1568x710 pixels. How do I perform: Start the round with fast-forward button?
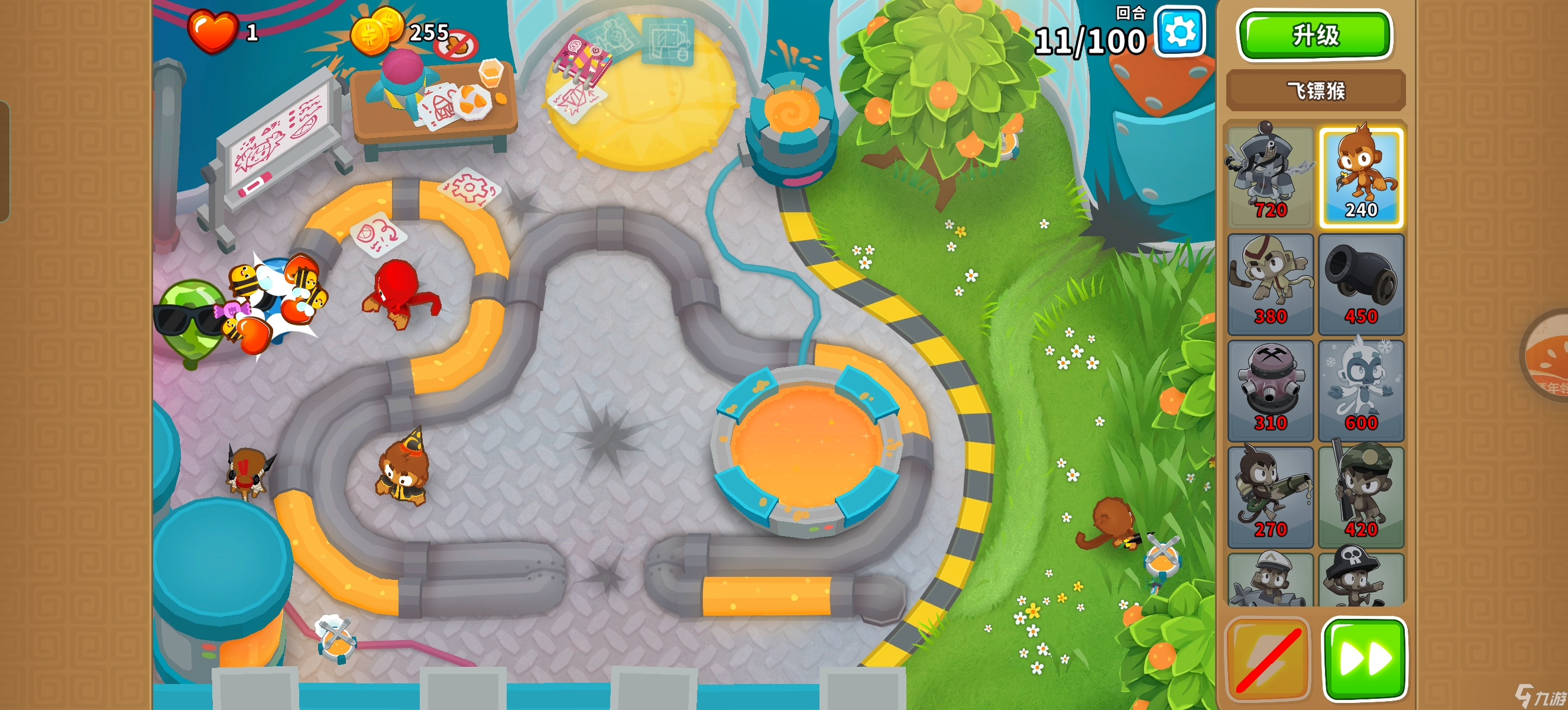pos(1364,659)
